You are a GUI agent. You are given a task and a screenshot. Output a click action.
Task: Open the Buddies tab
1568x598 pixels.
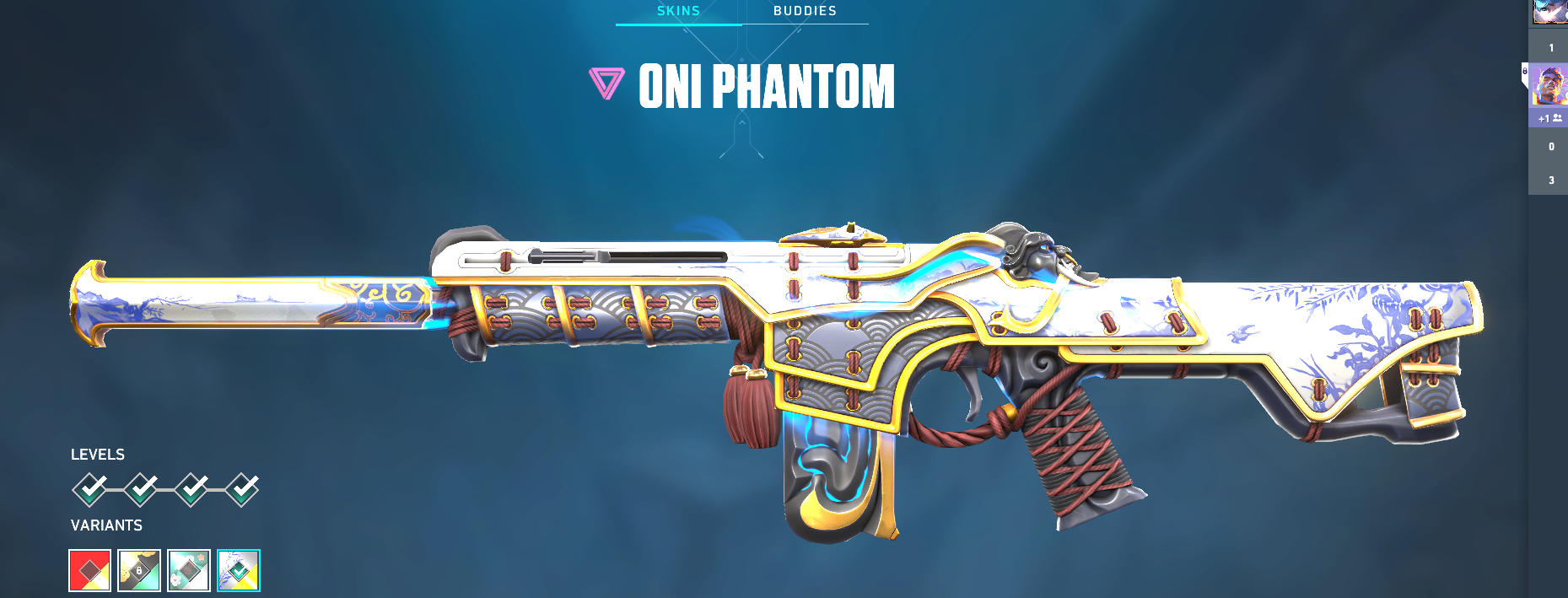pyautogui.click(x=805, y=11)
